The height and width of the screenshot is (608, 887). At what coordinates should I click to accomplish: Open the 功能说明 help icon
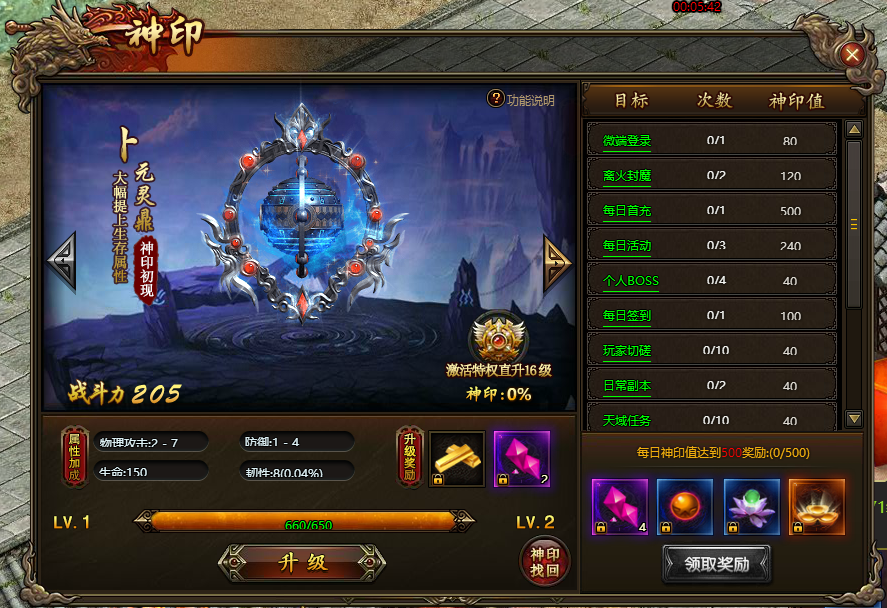click(x=496, y=98)
